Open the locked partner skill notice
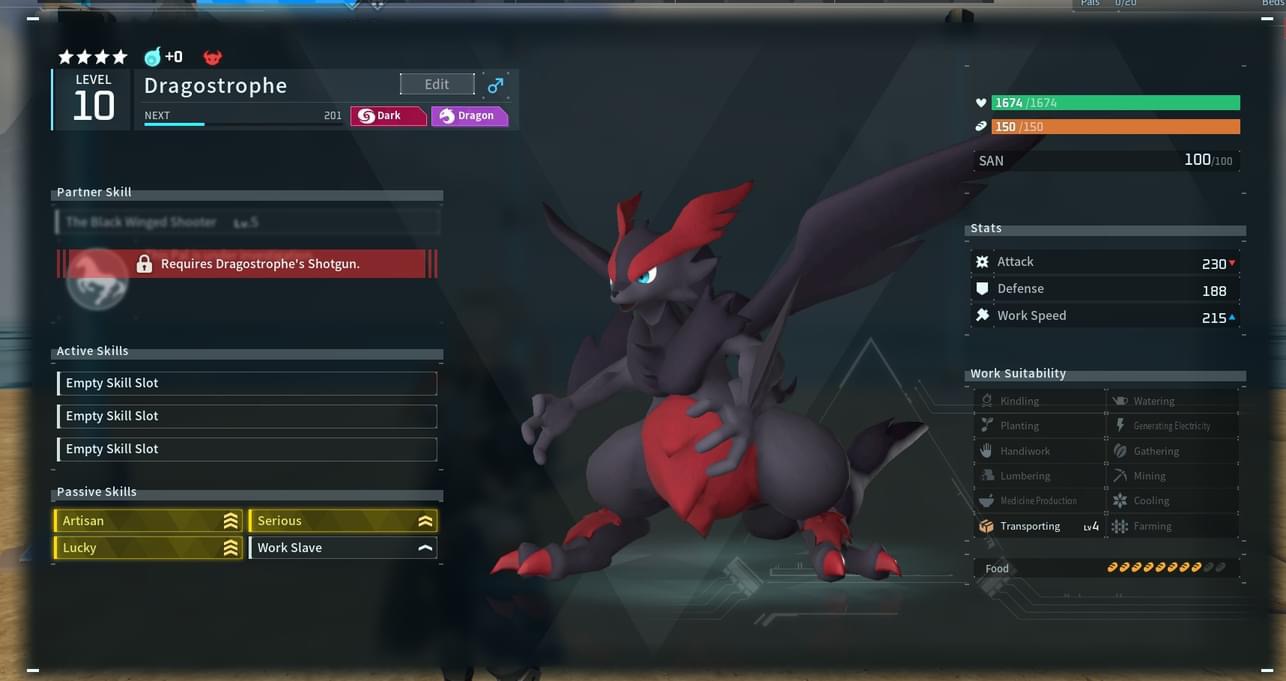The image size is (1286, 681). point(247,264)
